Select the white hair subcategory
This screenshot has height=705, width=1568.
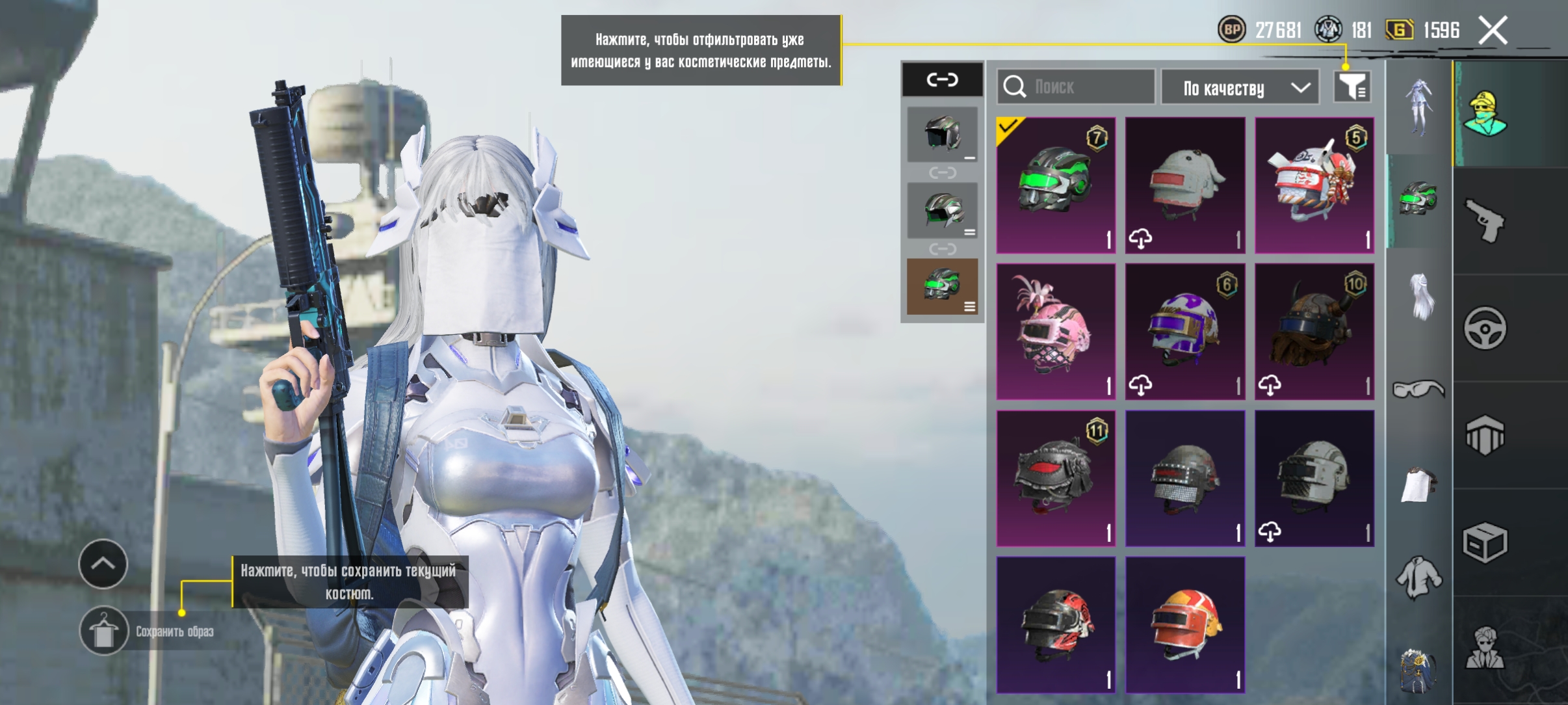(x=1420, y=296)
